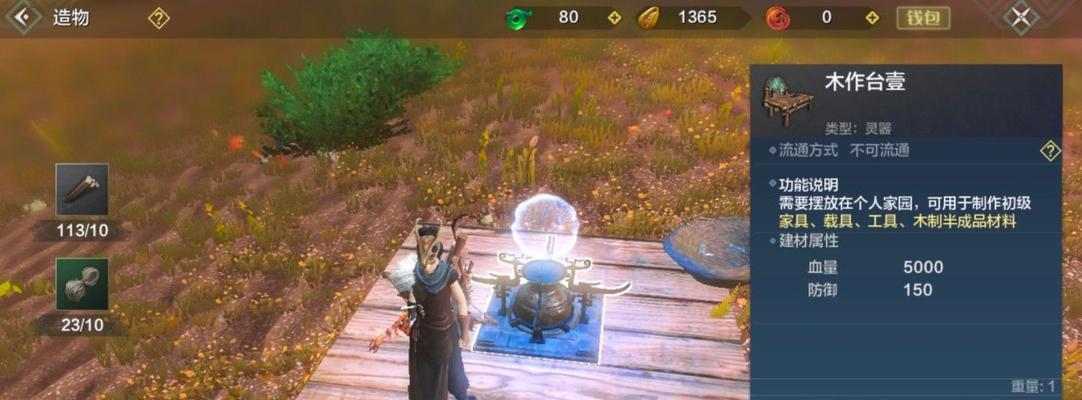This screenshot has height=400, width=1082.
Task: Add more red swirl currency
Action: [872, 18]
